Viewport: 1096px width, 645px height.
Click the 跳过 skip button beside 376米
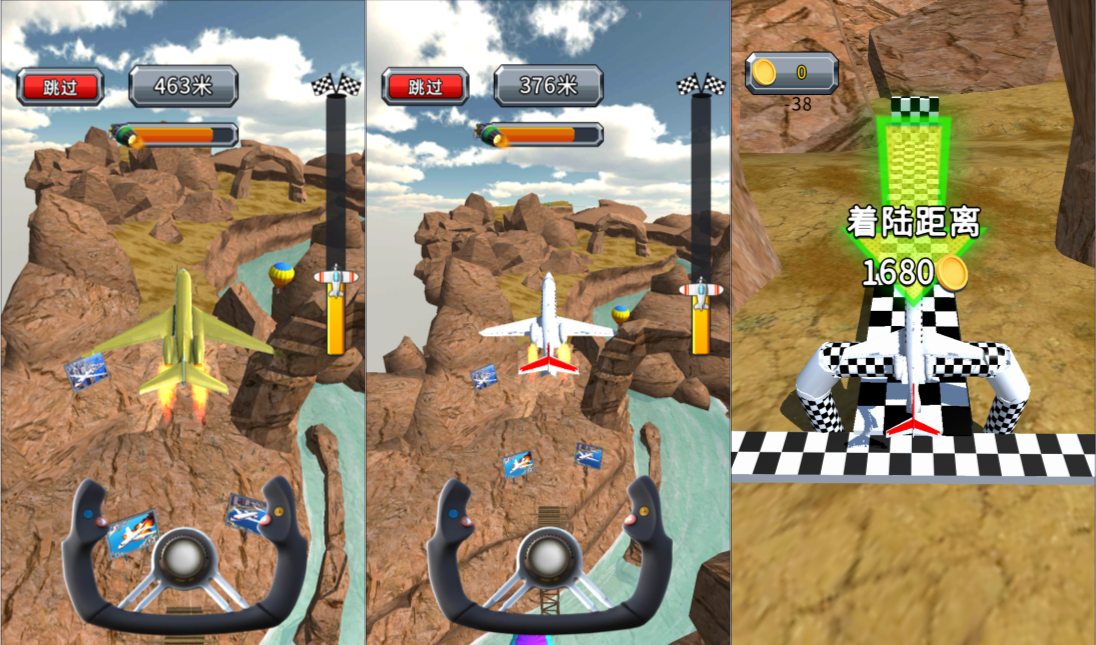coord(425,87)
